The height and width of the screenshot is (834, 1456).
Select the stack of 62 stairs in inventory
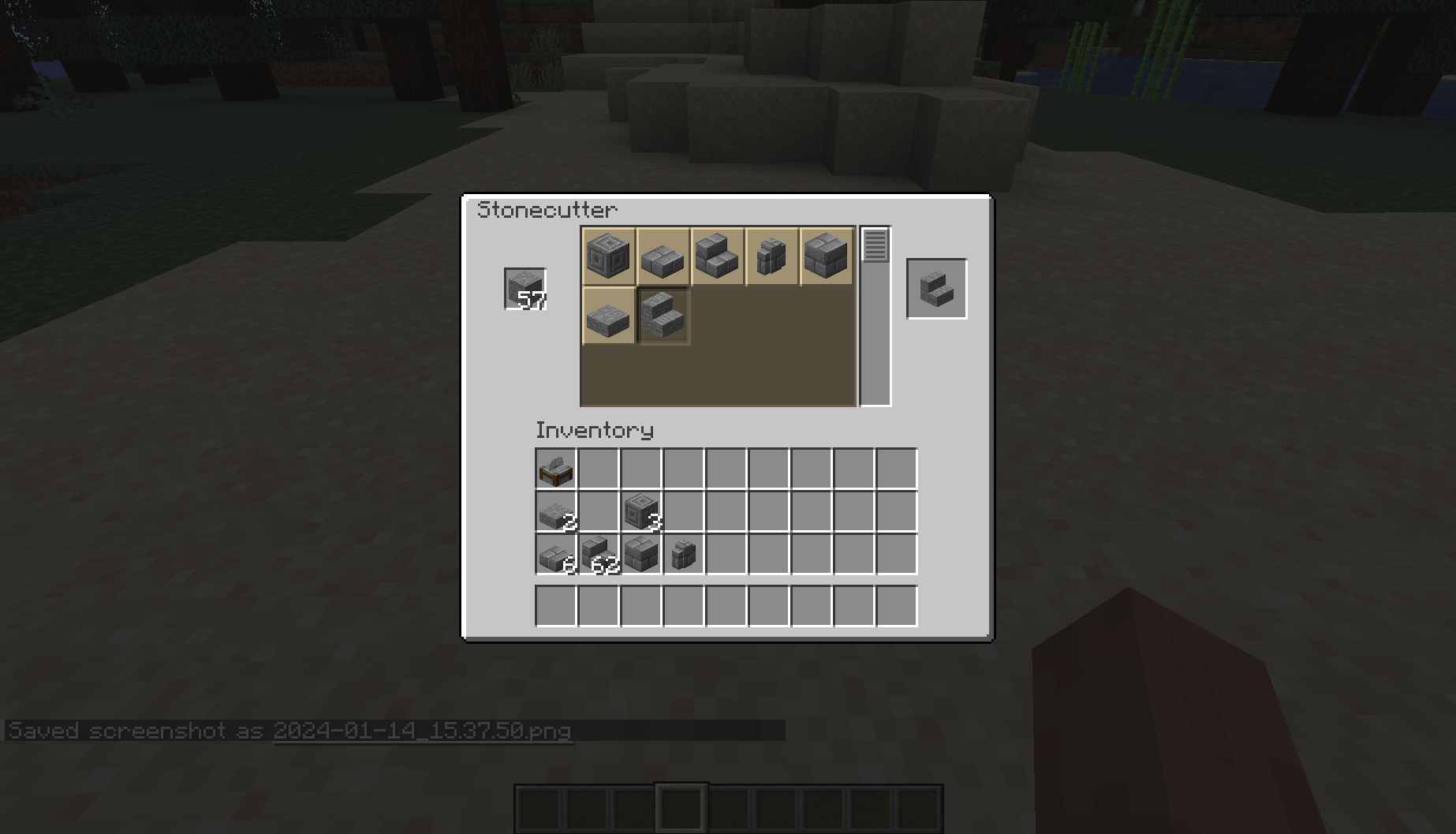(598, 556)
